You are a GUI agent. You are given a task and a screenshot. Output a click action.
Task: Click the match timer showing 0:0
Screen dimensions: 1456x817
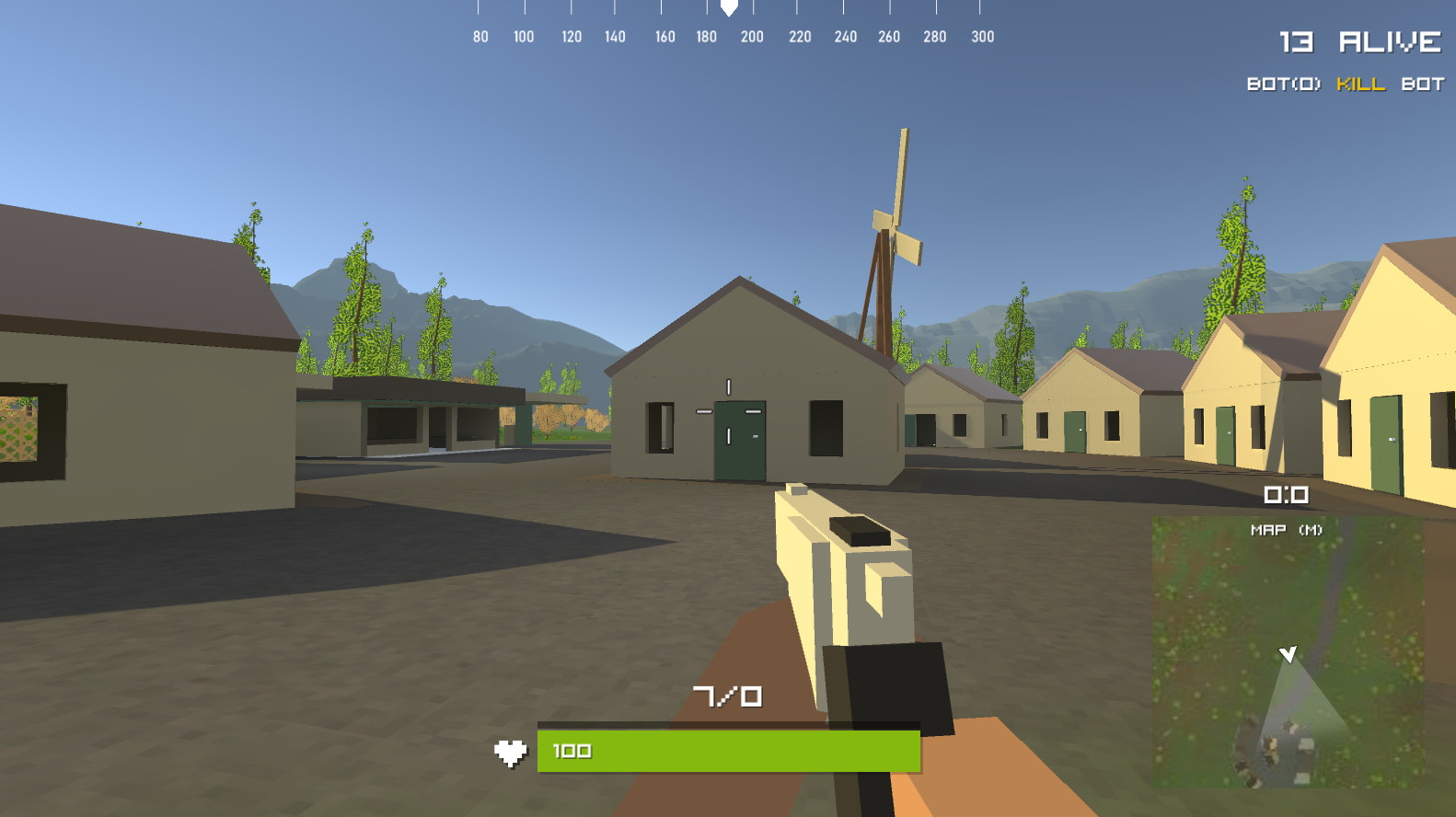coord(1285,494)
